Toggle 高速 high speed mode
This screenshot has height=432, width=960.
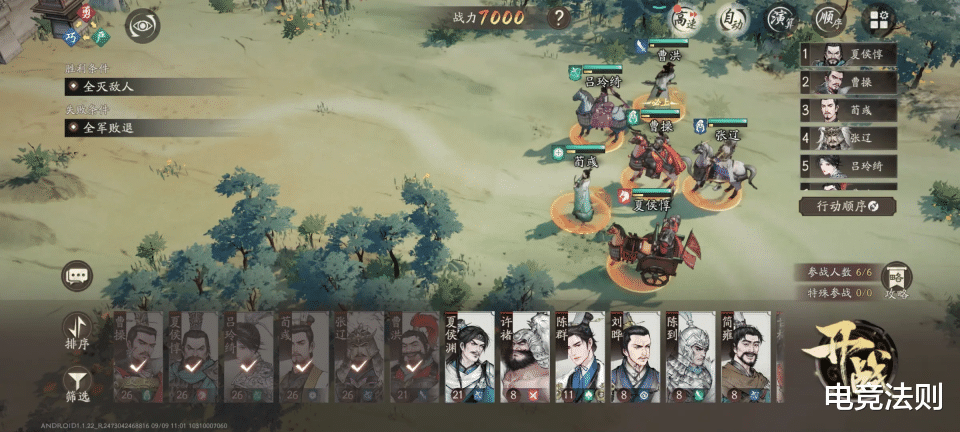(685, 19)
